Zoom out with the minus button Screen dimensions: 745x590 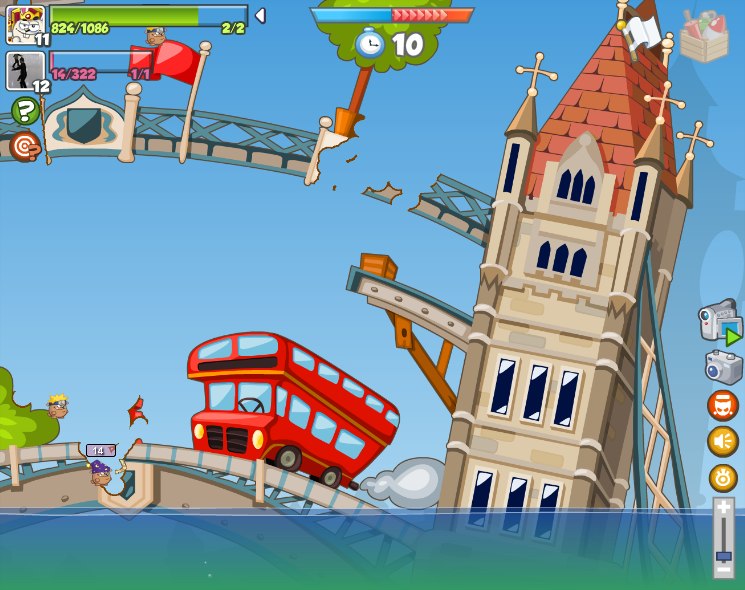pyautogui.click(x=723, y=569)
